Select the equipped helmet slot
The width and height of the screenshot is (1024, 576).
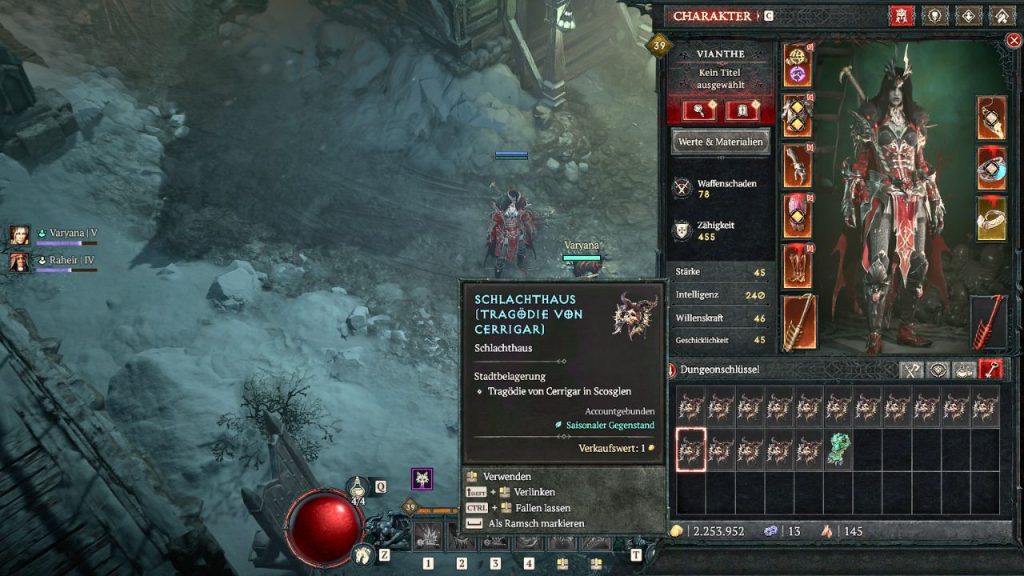[797, 67]
